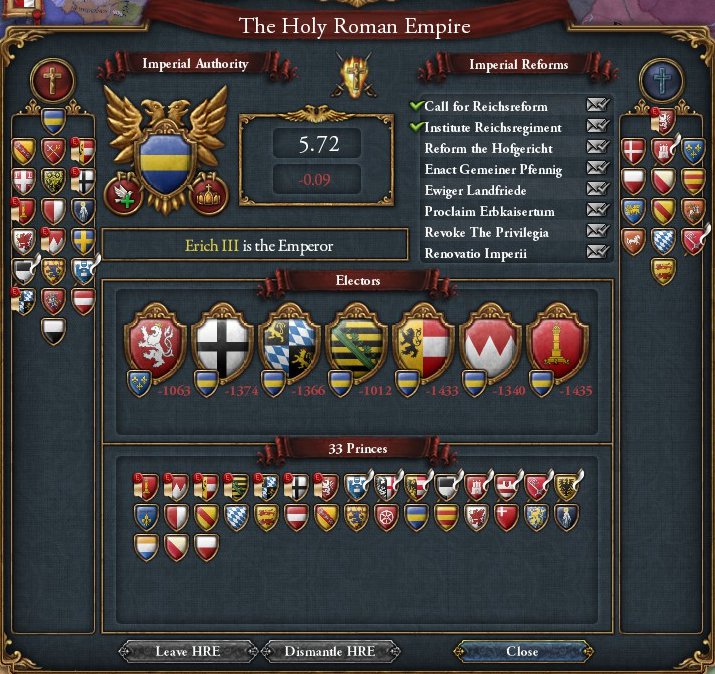Image resolution: width=715 pixels, height=674 pixels.
Task: Click the blue cross Protestant league emblem
Action: coord(661,80)
